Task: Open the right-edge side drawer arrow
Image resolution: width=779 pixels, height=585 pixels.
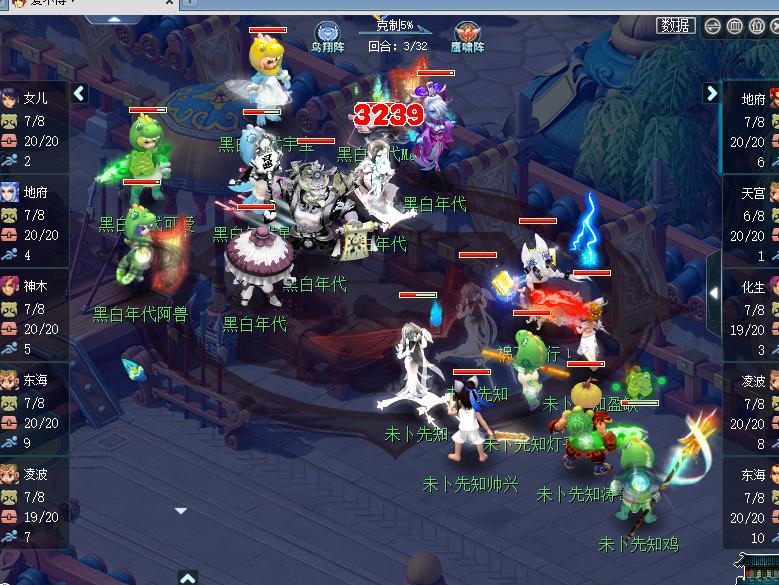Action: [713, 293]
